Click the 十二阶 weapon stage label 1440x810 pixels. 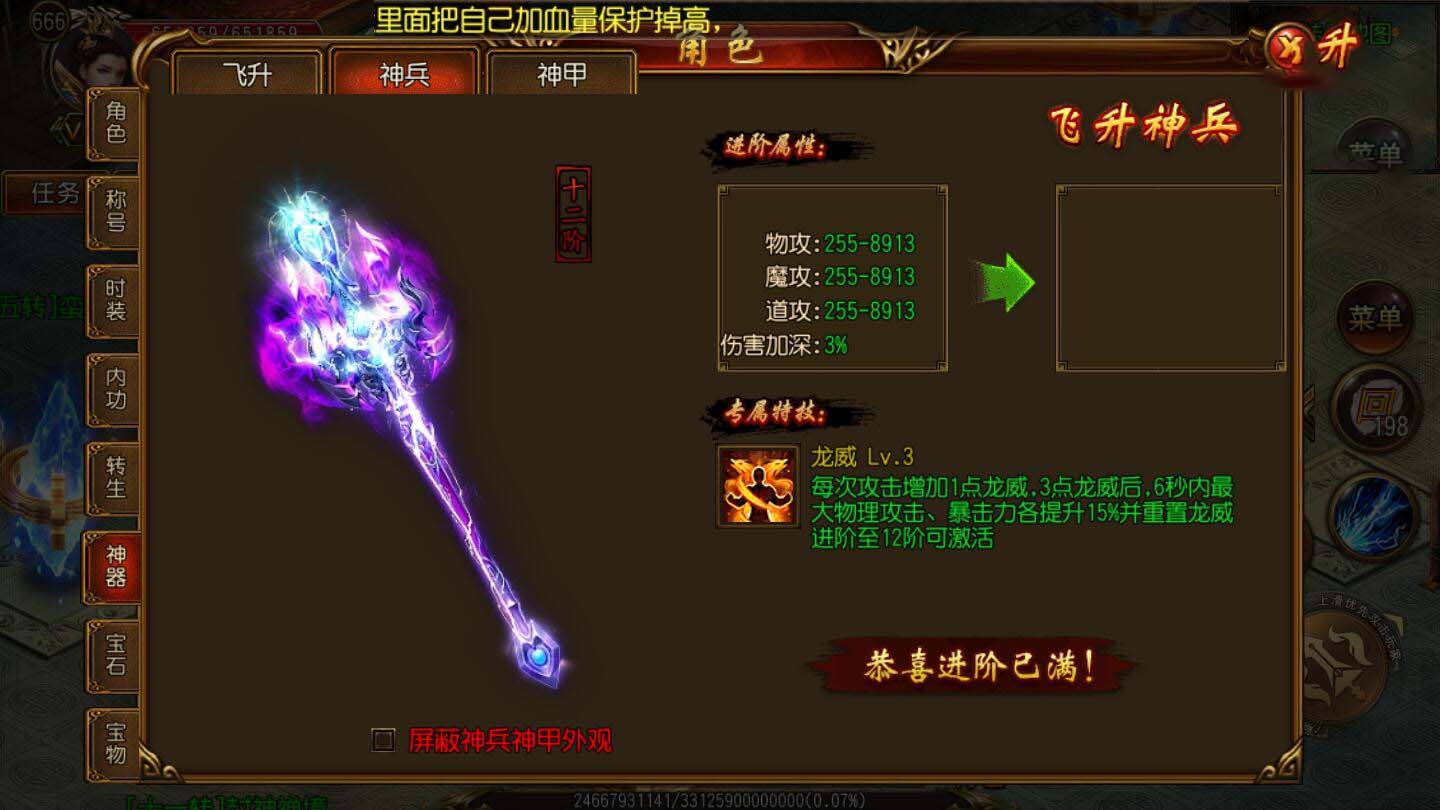click(570, 215)
